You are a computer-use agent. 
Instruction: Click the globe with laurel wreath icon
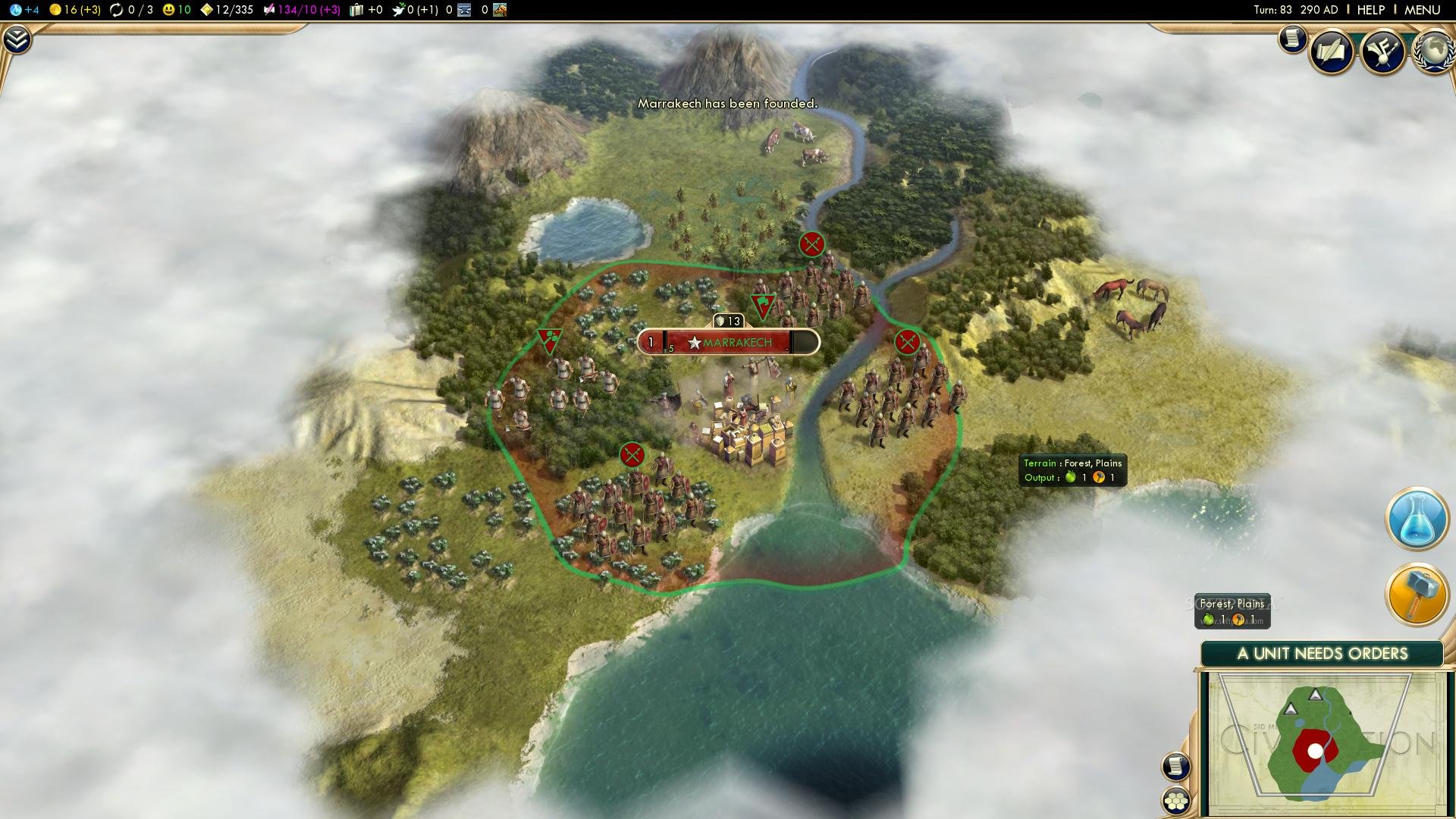[1432, 52]
